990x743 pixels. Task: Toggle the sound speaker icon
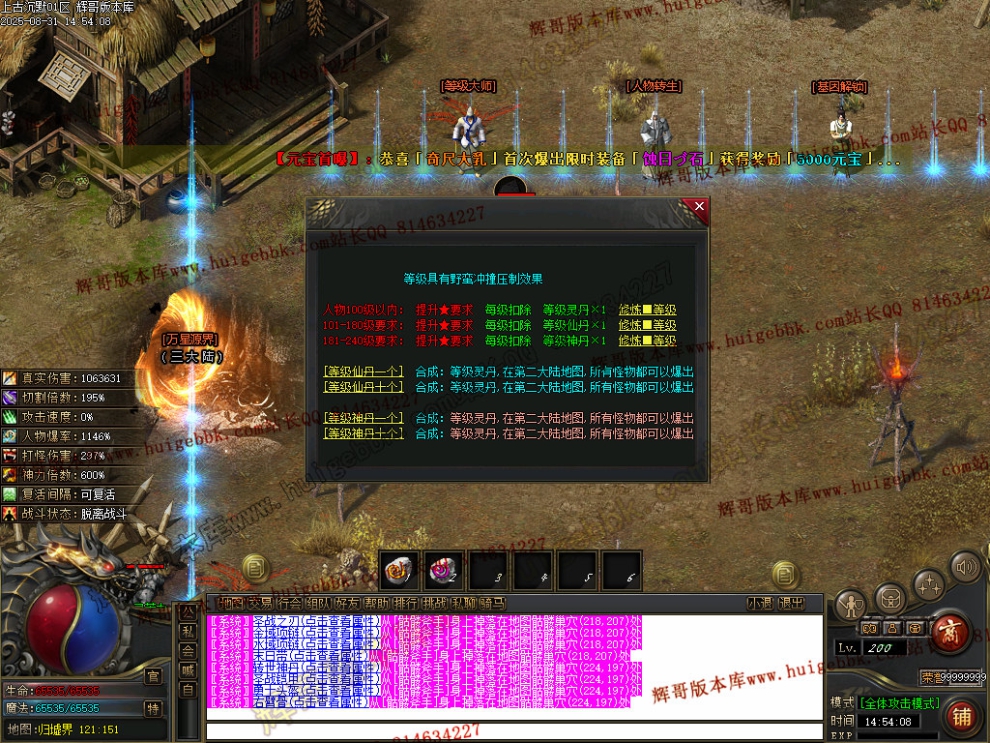[x=965, y=567]
